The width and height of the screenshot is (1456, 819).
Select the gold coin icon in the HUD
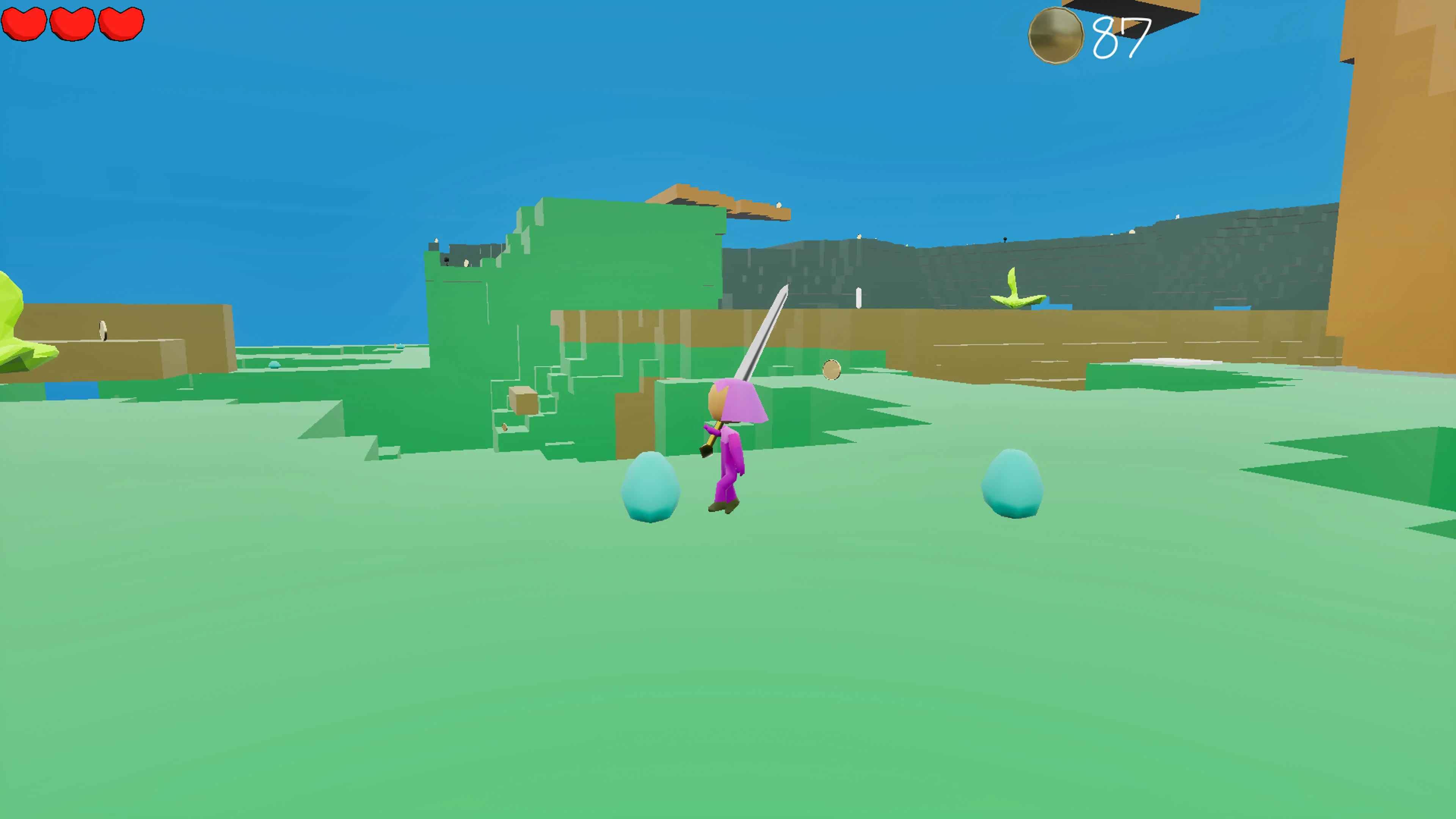[x=1056, y=35]
